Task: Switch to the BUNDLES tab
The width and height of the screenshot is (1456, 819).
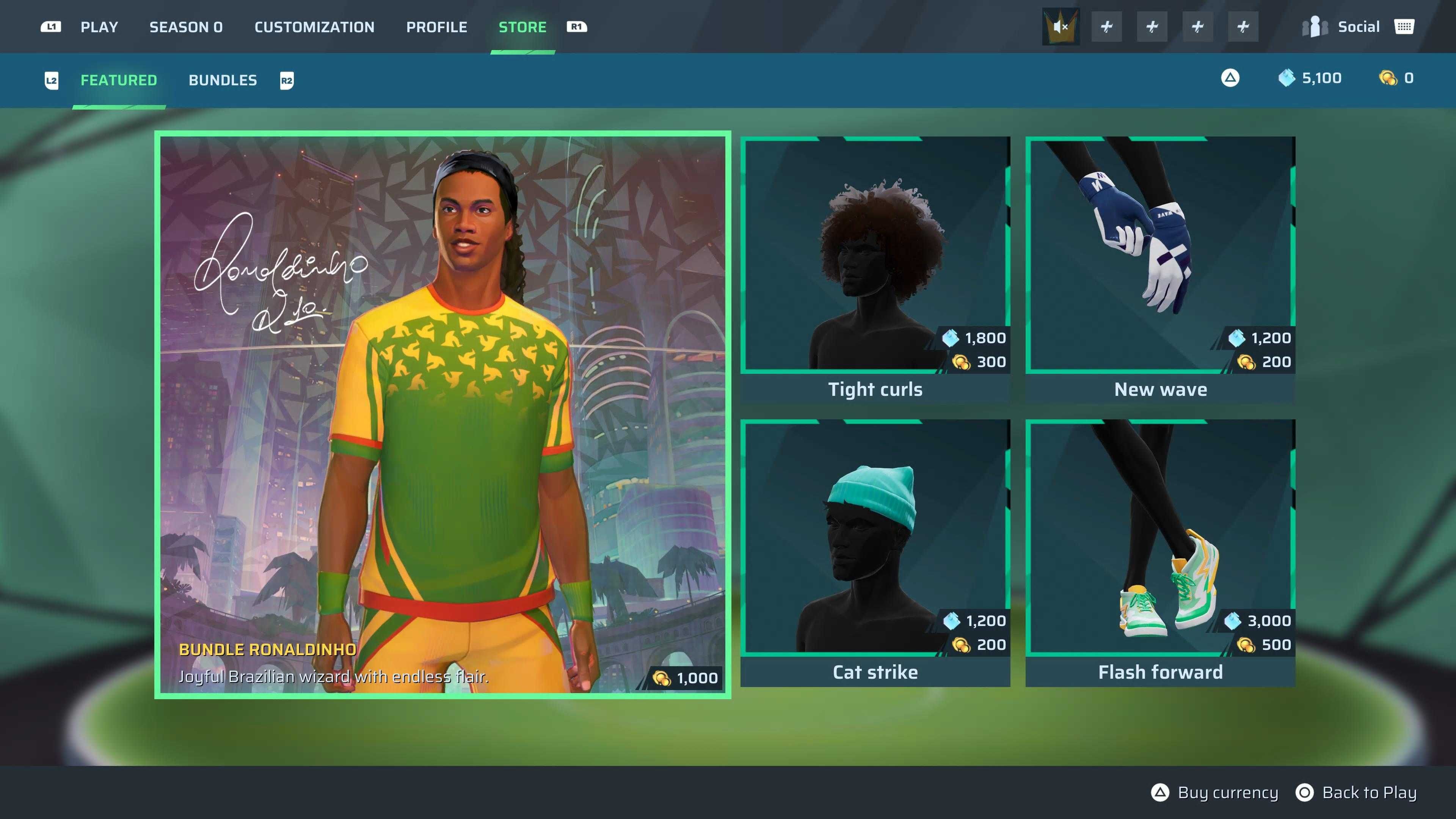Action: 223,80
